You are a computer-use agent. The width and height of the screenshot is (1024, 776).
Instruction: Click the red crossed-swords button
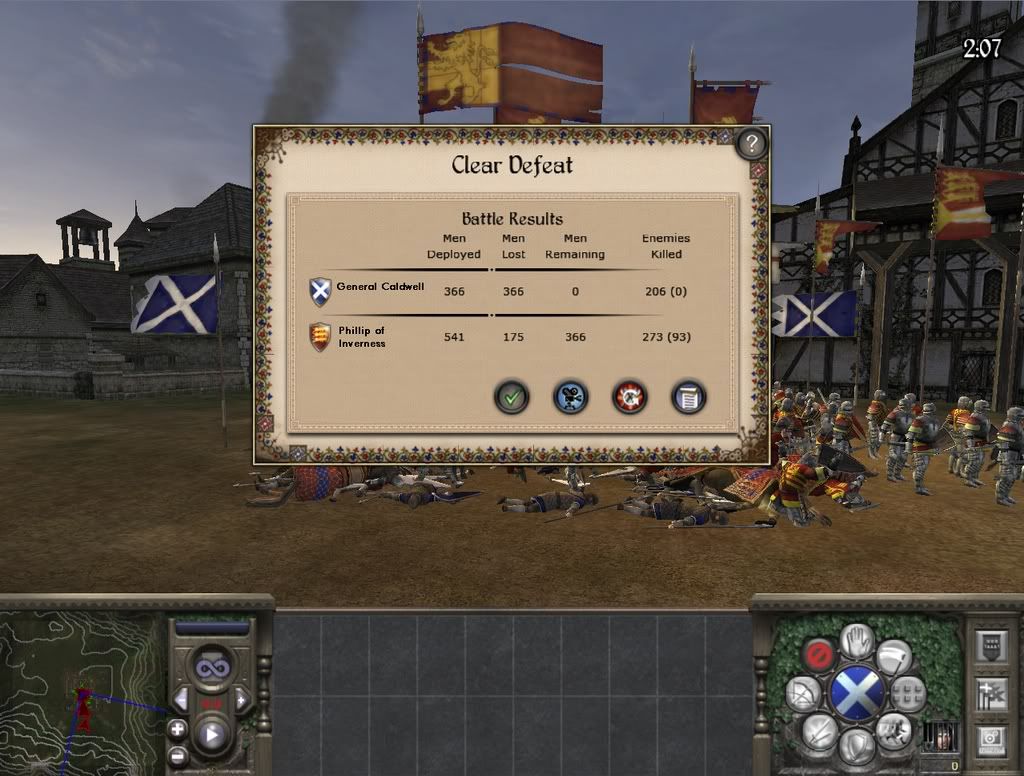pyautogui.click(x=630, y=397)
